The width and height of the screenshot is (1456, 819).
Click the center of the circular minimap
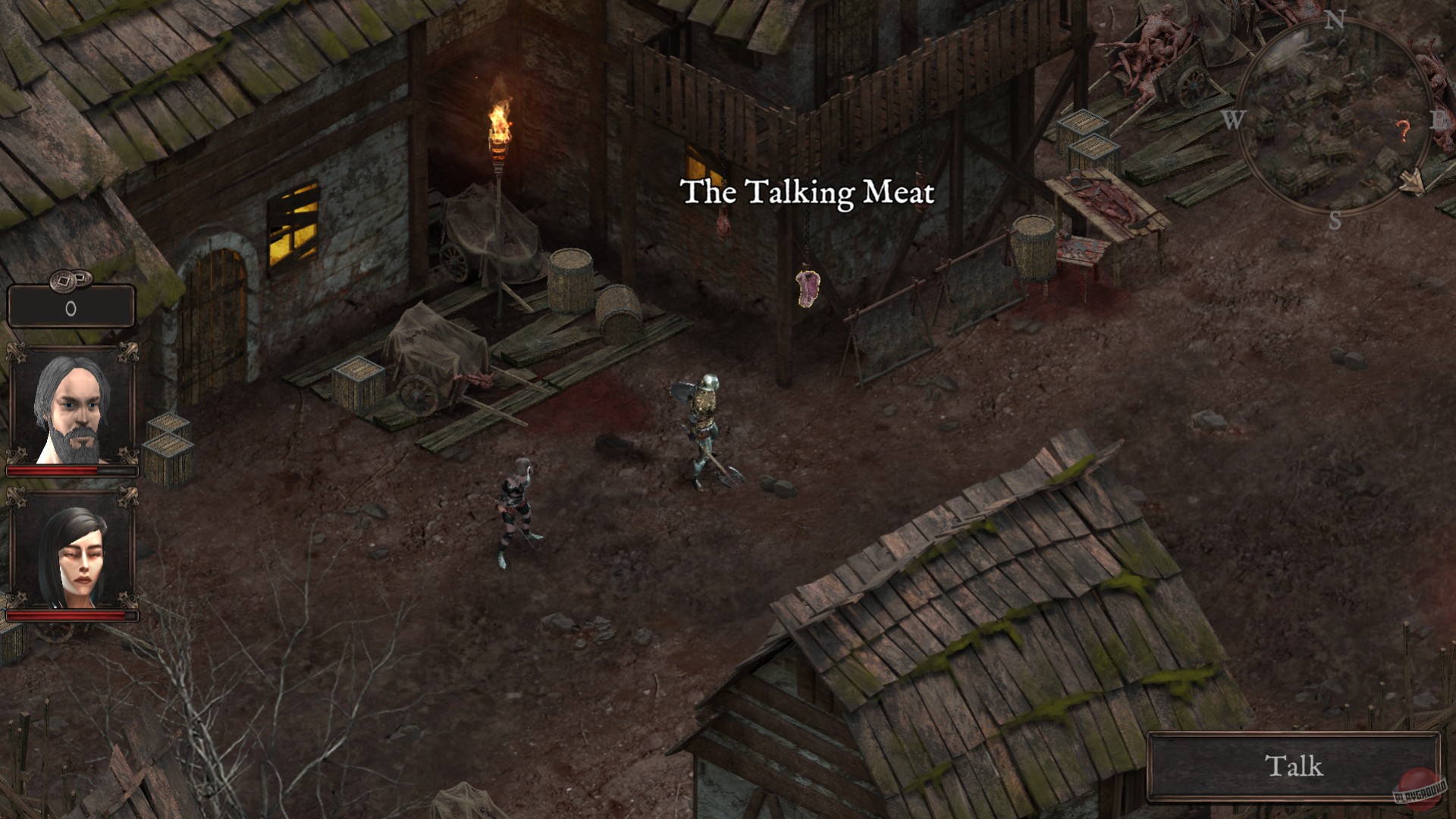pyautogui.click(x=1335, y=117)
